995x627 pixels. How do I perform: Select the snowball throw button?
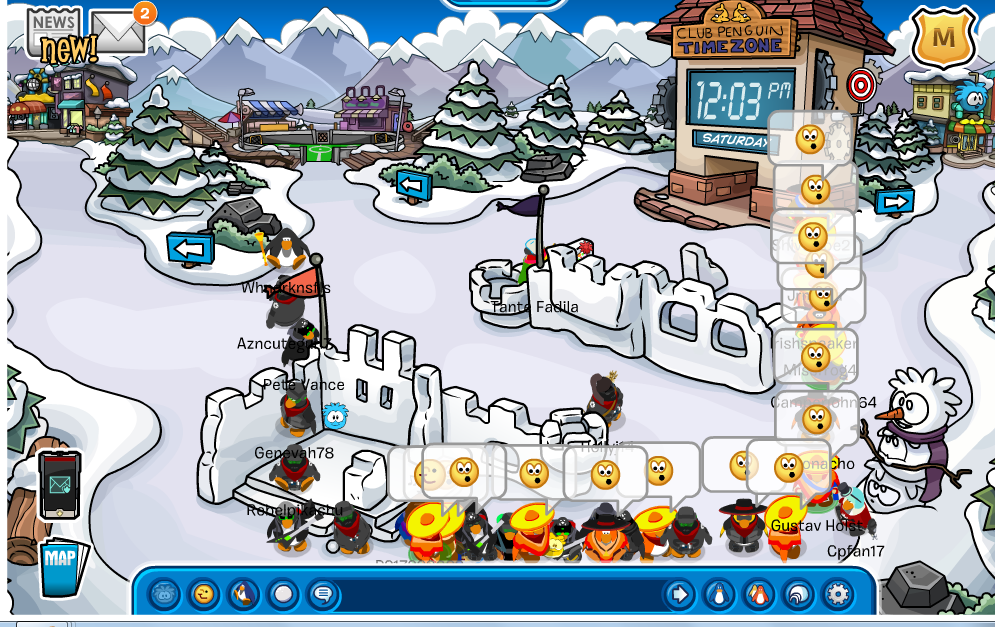click(283, 595)
